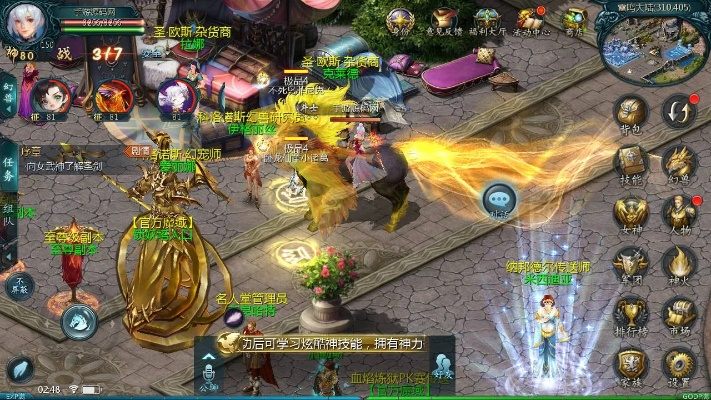Open the 身份 identity icon
711x400 pixels.
coord(400,20)
